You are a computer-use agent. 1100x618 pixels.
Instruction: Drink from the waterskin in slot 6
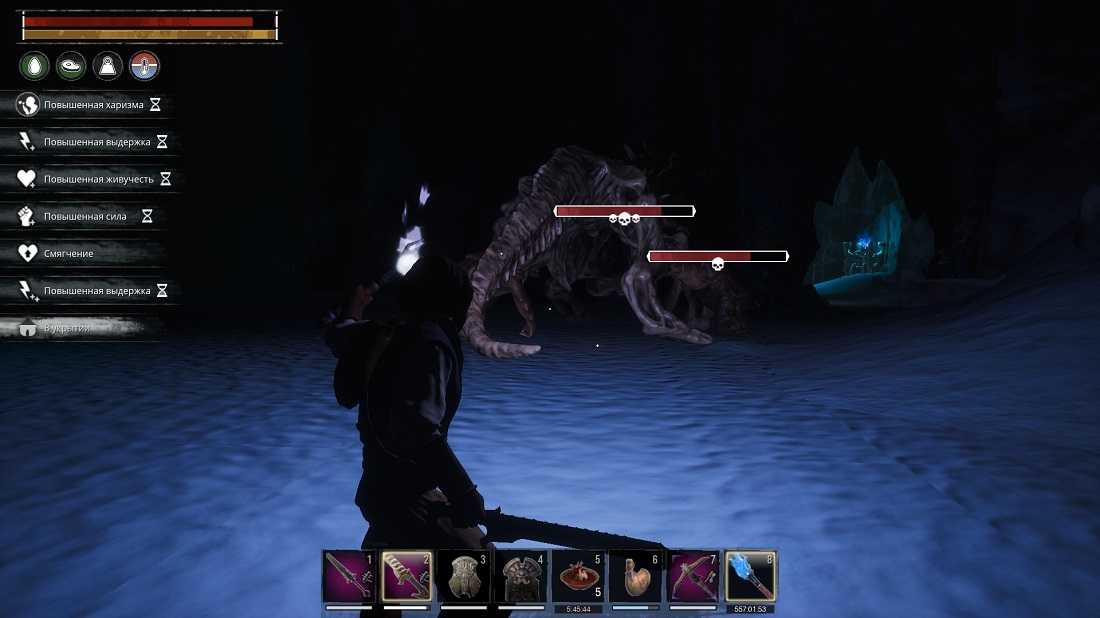coord(636,576)
